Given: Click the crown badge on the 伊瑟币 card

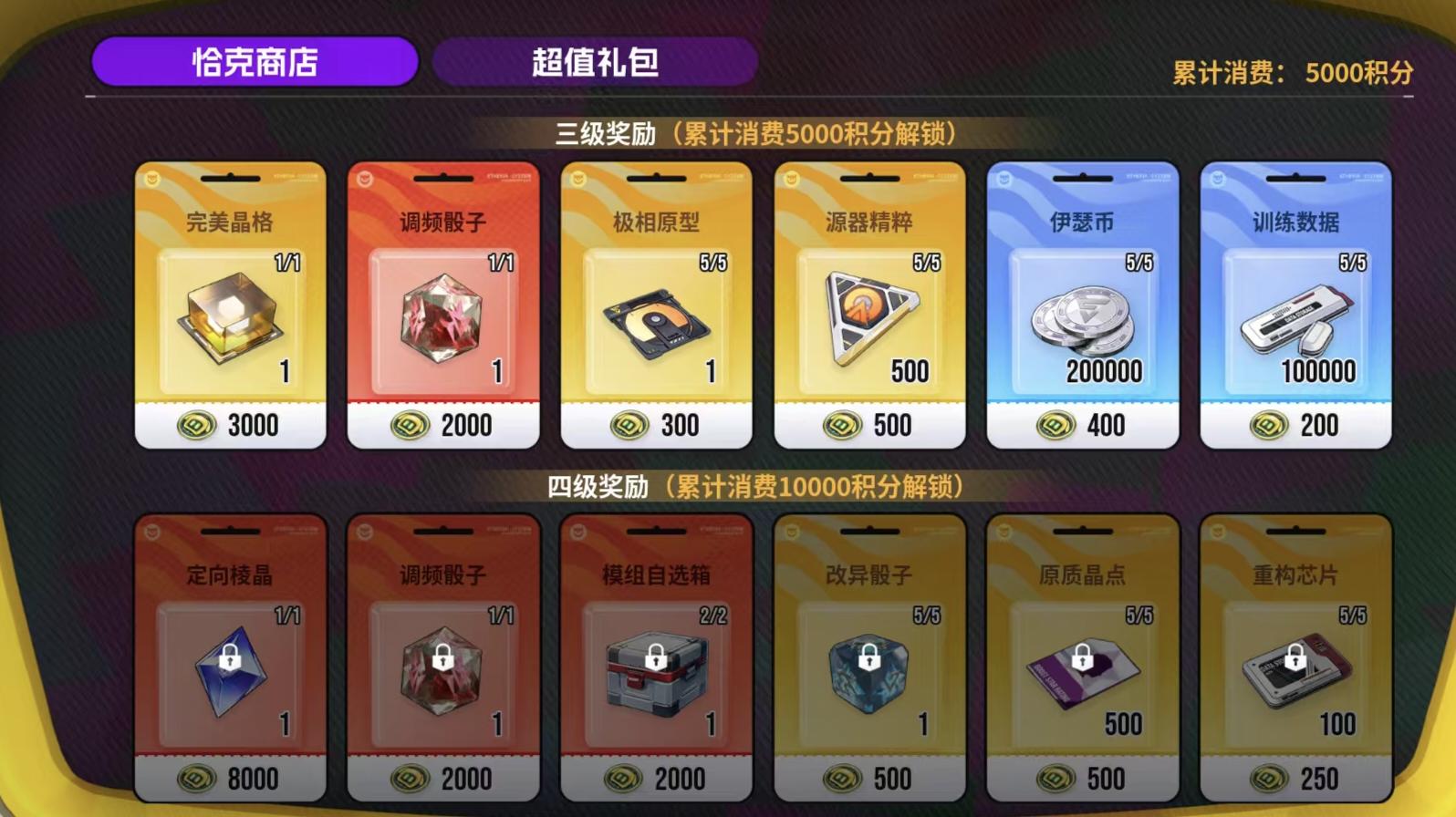Looking at the screenshot, I should (1004, 180).
